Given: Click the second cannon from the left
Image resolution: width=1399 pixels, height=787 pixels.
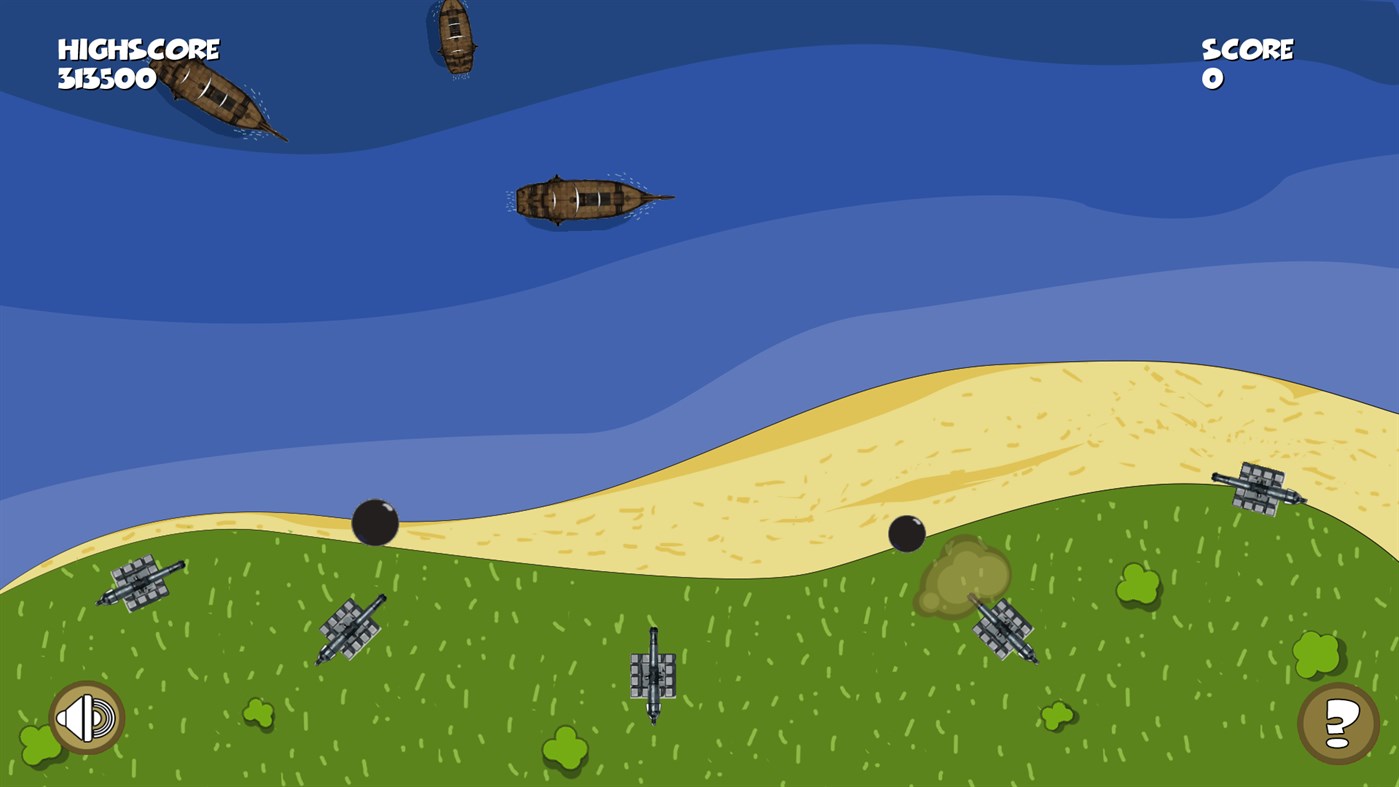Looking at the screenshot, I should pos(352,628).
